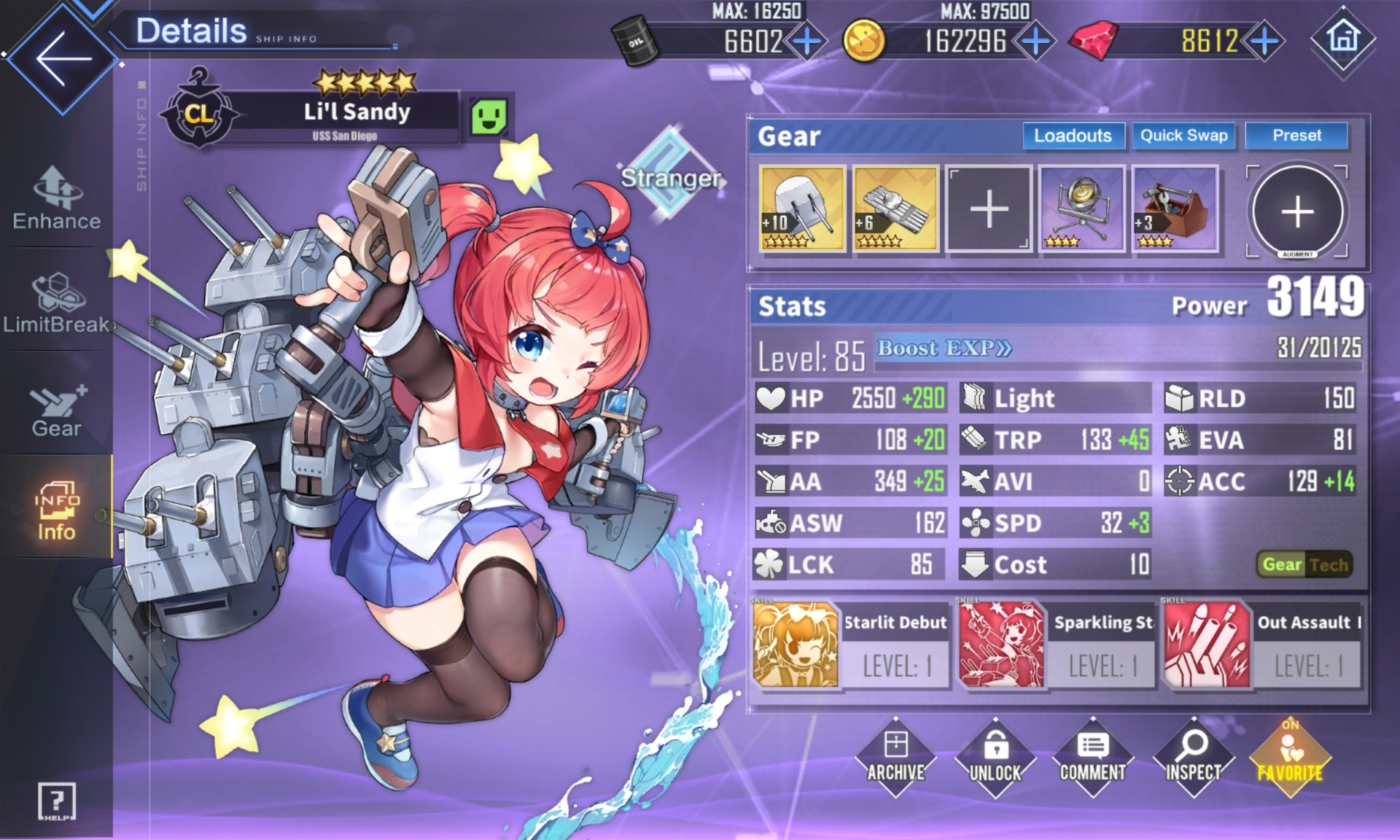Inspect the ship with the magnifier button

click(x=1193, y=758)
